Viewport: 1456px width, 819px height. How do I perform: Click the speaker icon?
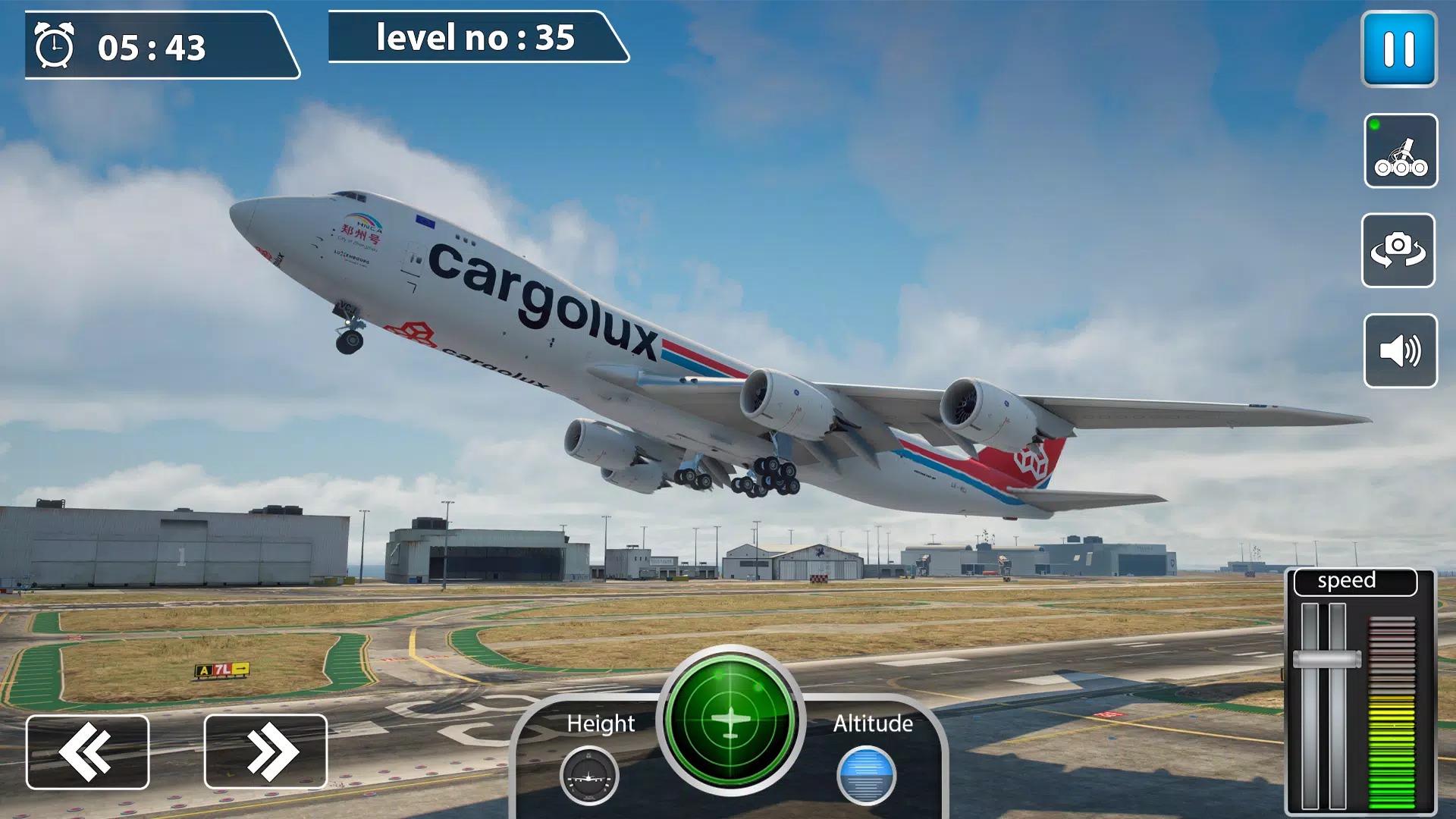click(1400, 349)
